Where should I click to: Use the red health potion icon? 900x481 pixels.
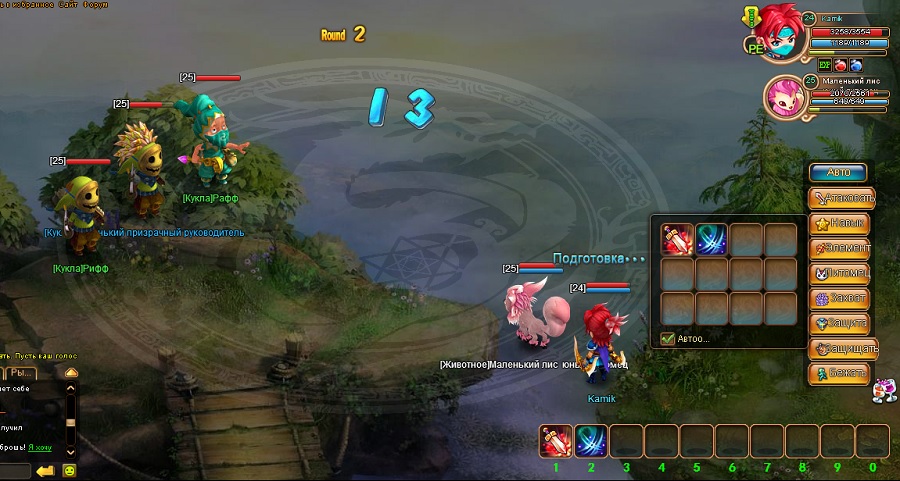[x=841, y=65]
